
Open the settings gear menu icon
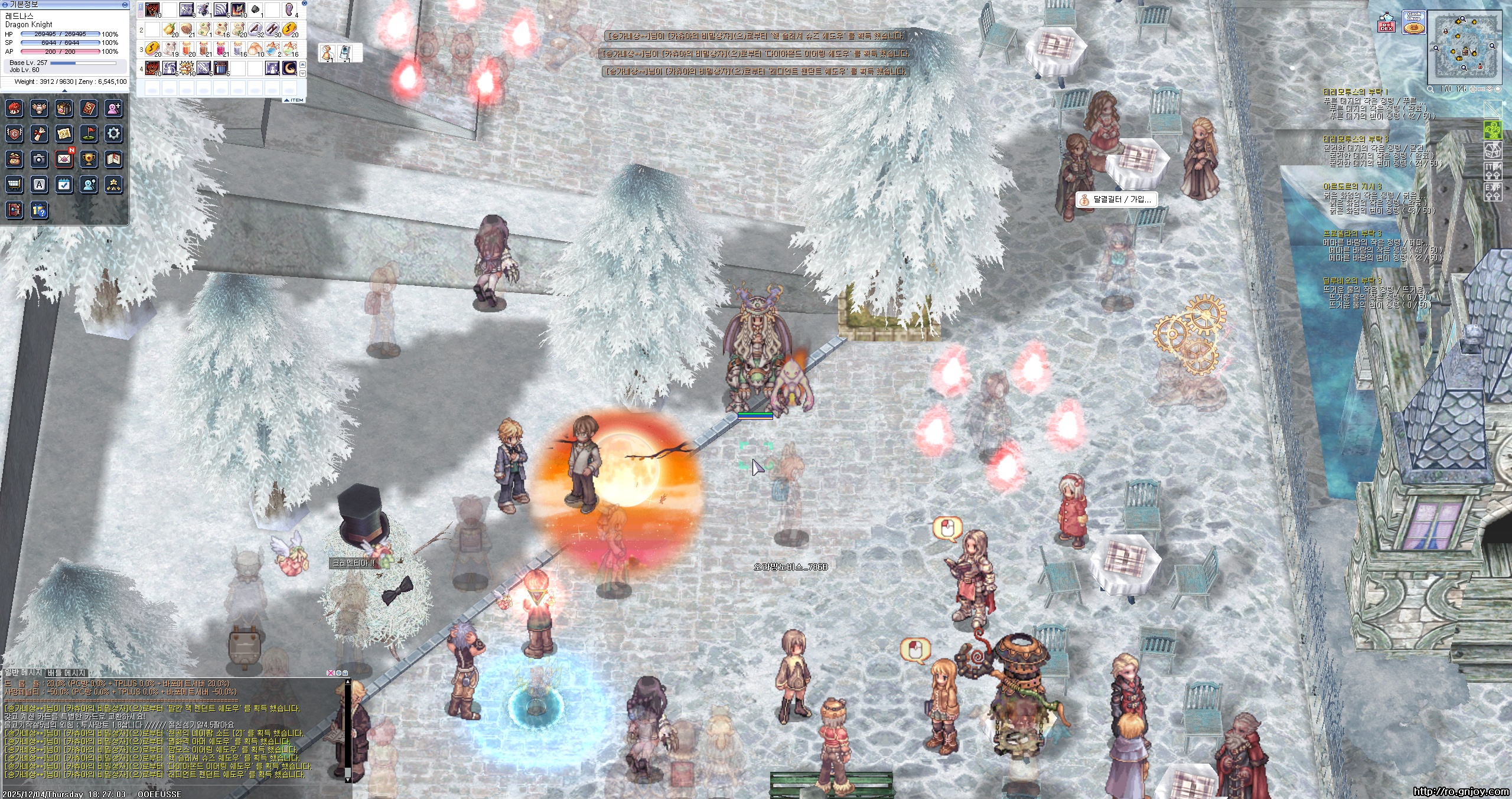(114, 133)
